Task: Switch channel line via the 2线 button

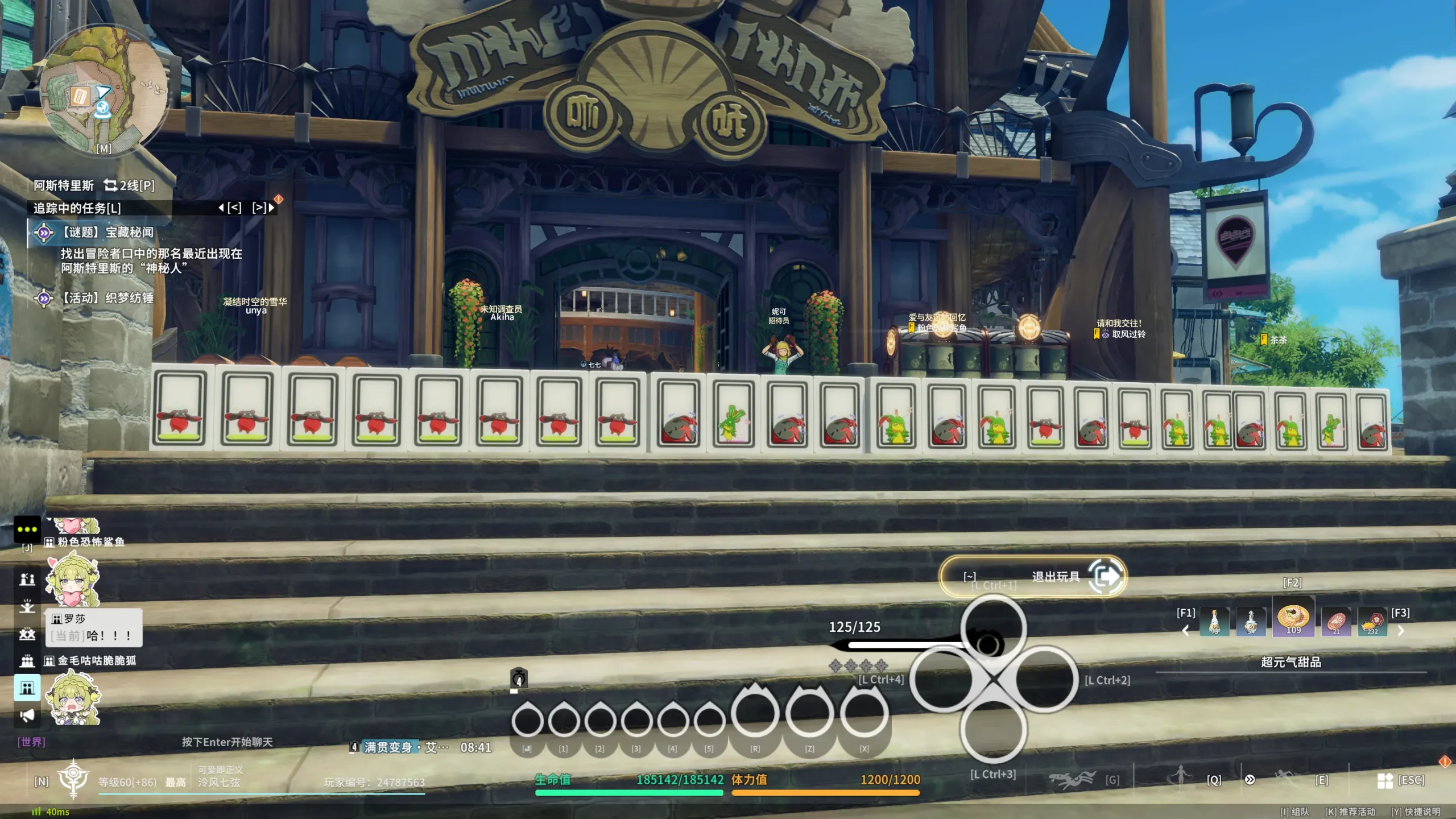Action: tap(129, 185)
